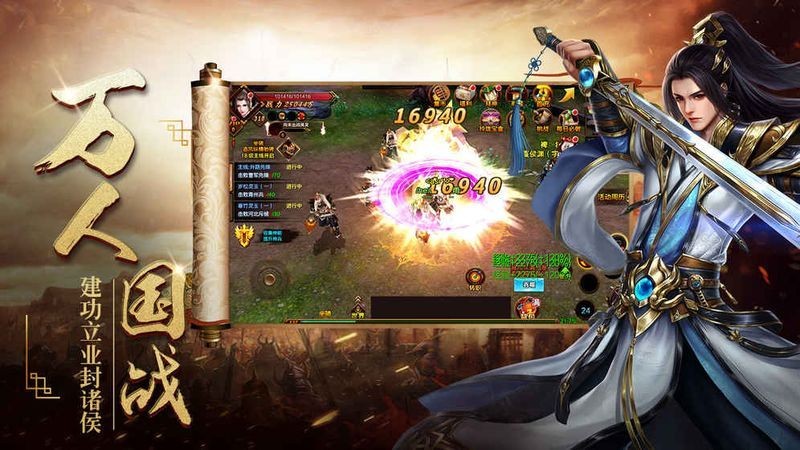Open the 转职 class change icon
Viewport: 800px width, 450px height.
point(476,279)
